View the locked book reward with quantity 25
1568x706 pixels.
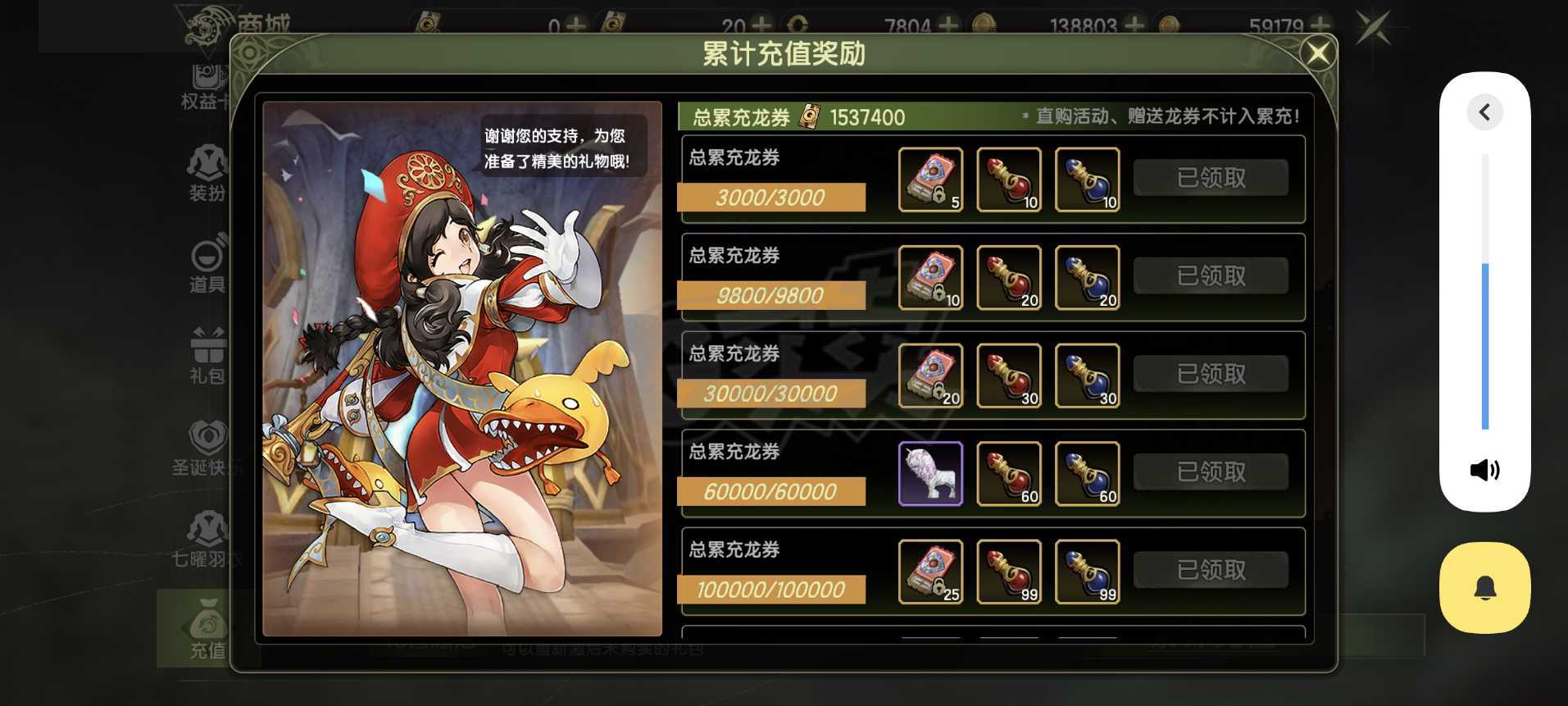coord(930,572)
